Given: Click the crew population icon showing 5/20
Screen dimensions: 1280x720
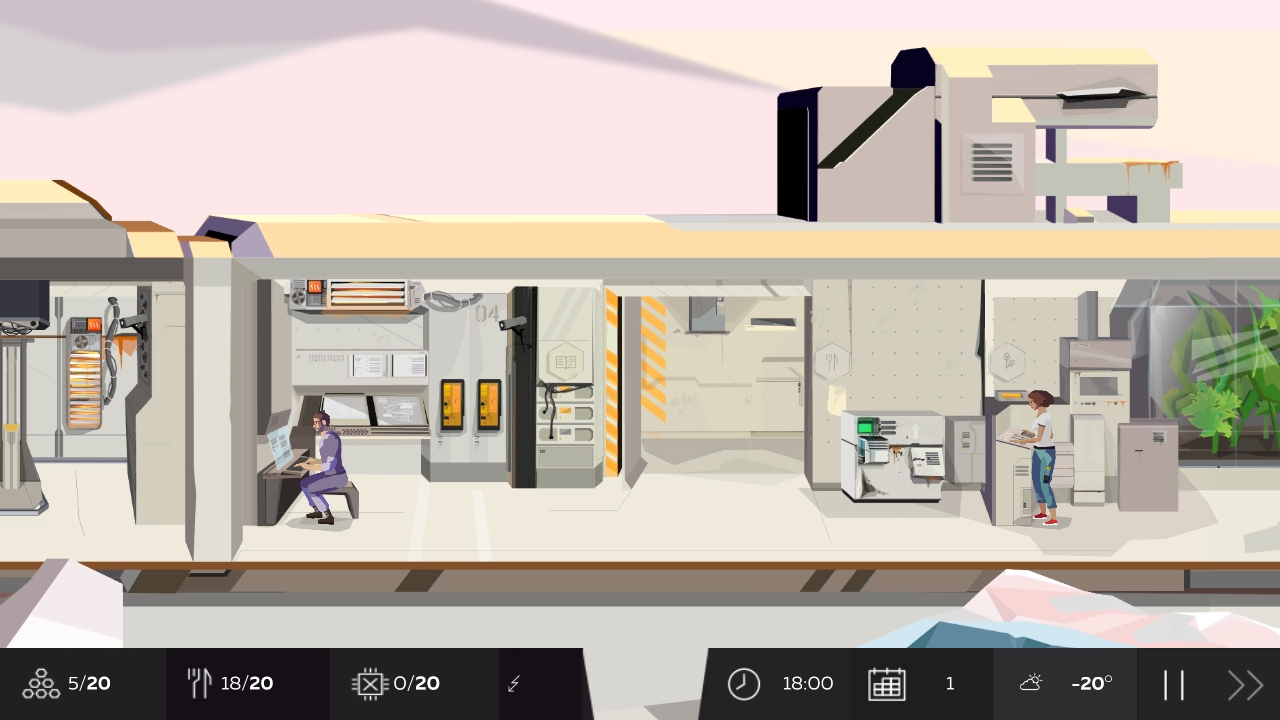Looking at the screenshot, I should point(40,683).
